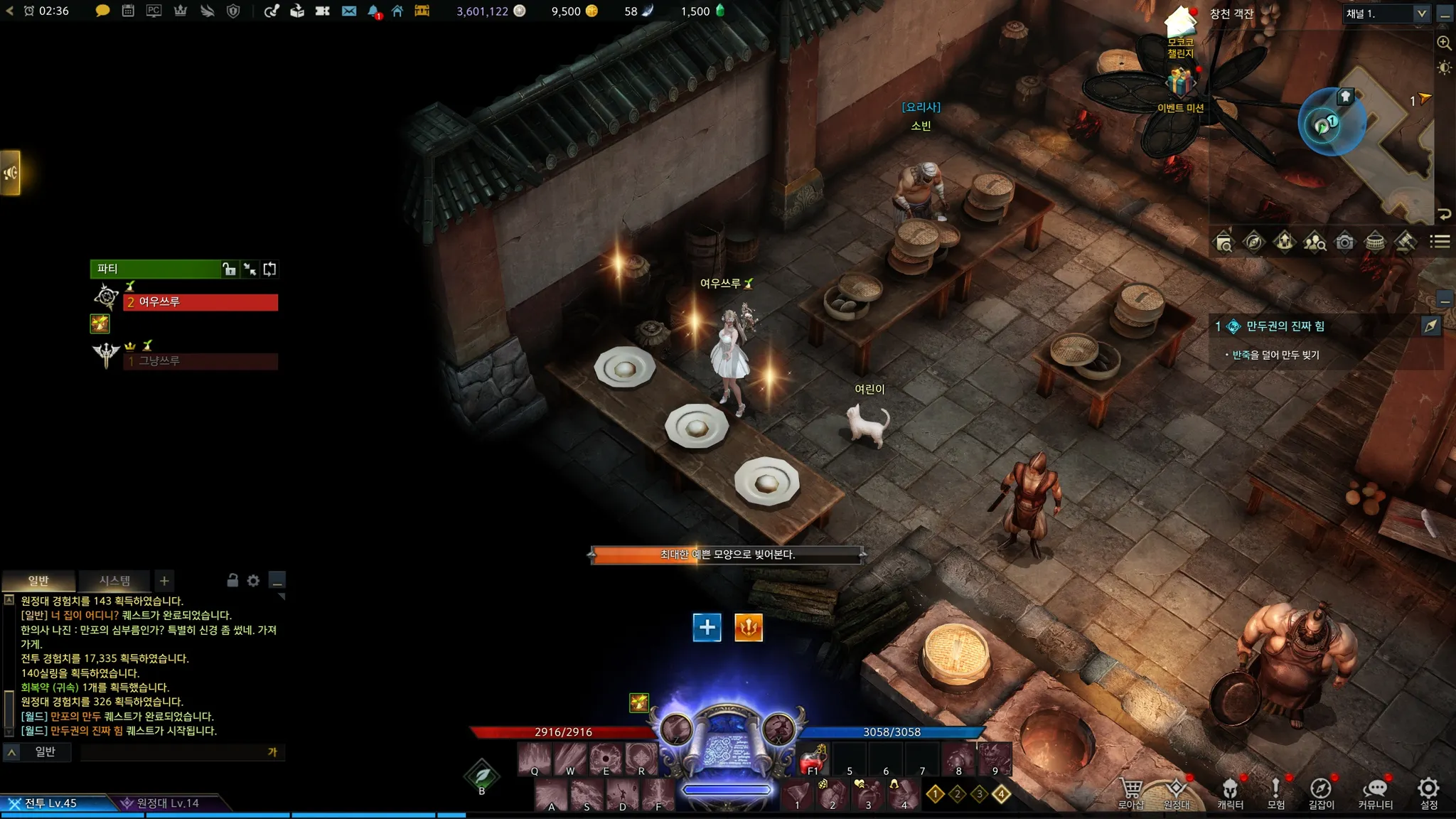
Task: Select the 만두권의 진짜 힘 quest tracker
Action: point(1285,326)
